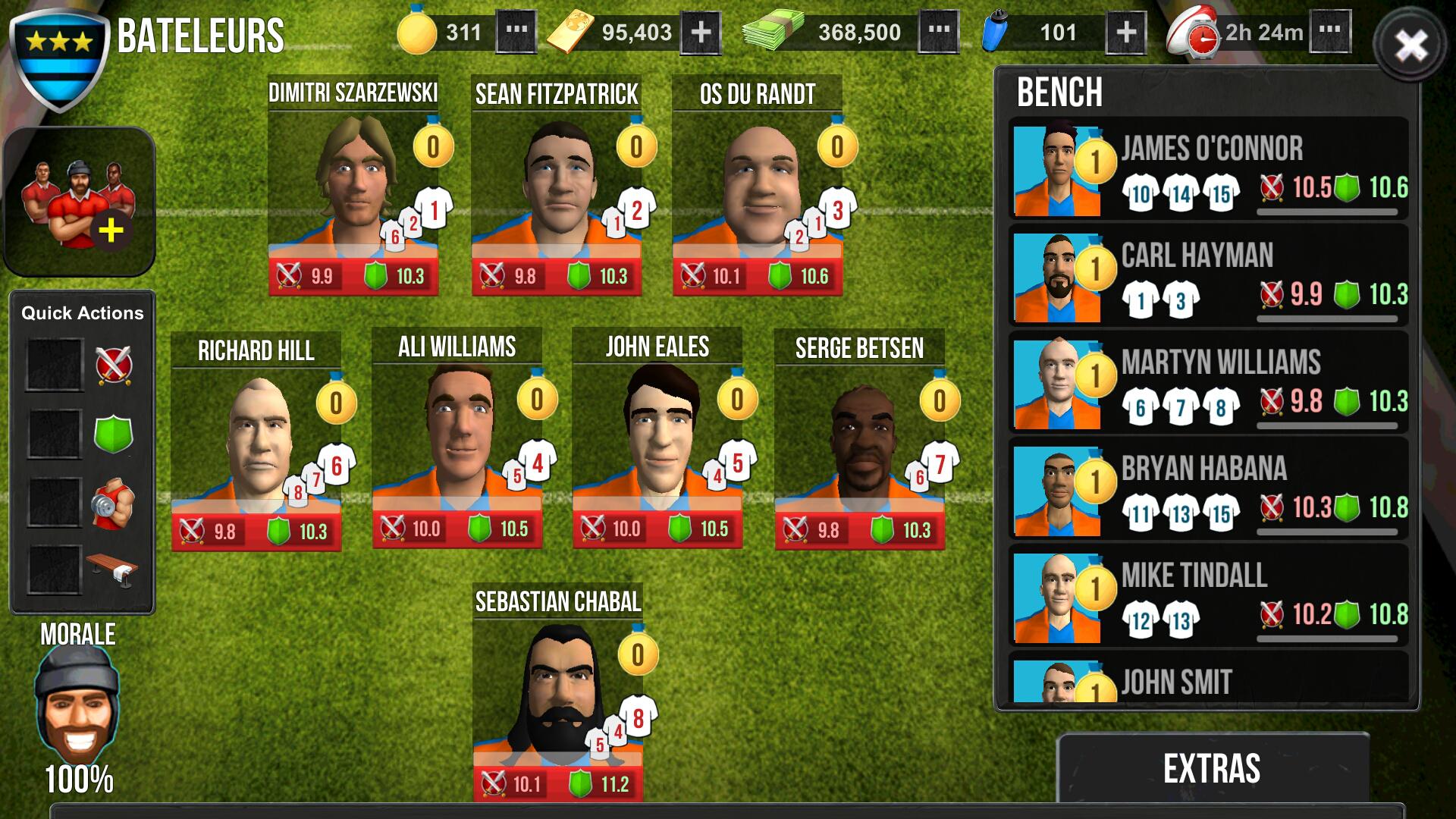Open the energy drink resource icon
The width and height of the screenshot is (1456, 819).
996,33
